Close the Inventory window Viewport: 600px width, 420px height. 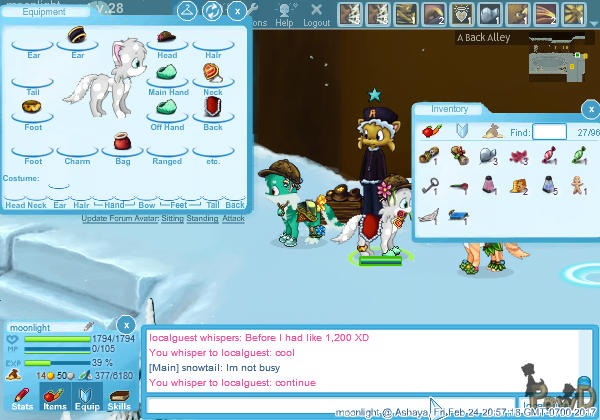[x=593, y=109]
